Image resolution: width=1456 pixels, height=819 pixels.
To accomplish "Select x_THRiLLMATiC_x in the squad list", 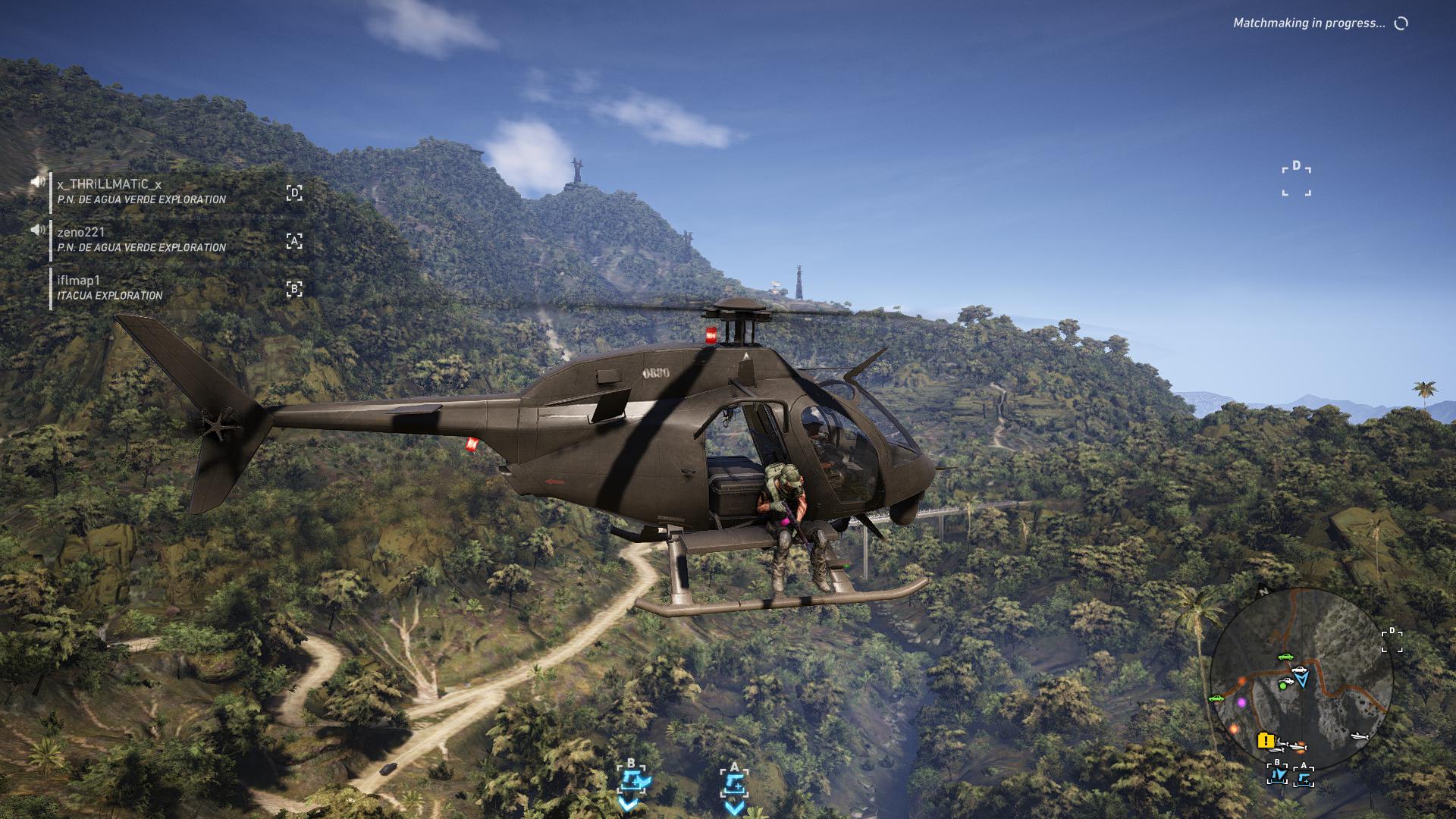I will [x=109, y=184].
